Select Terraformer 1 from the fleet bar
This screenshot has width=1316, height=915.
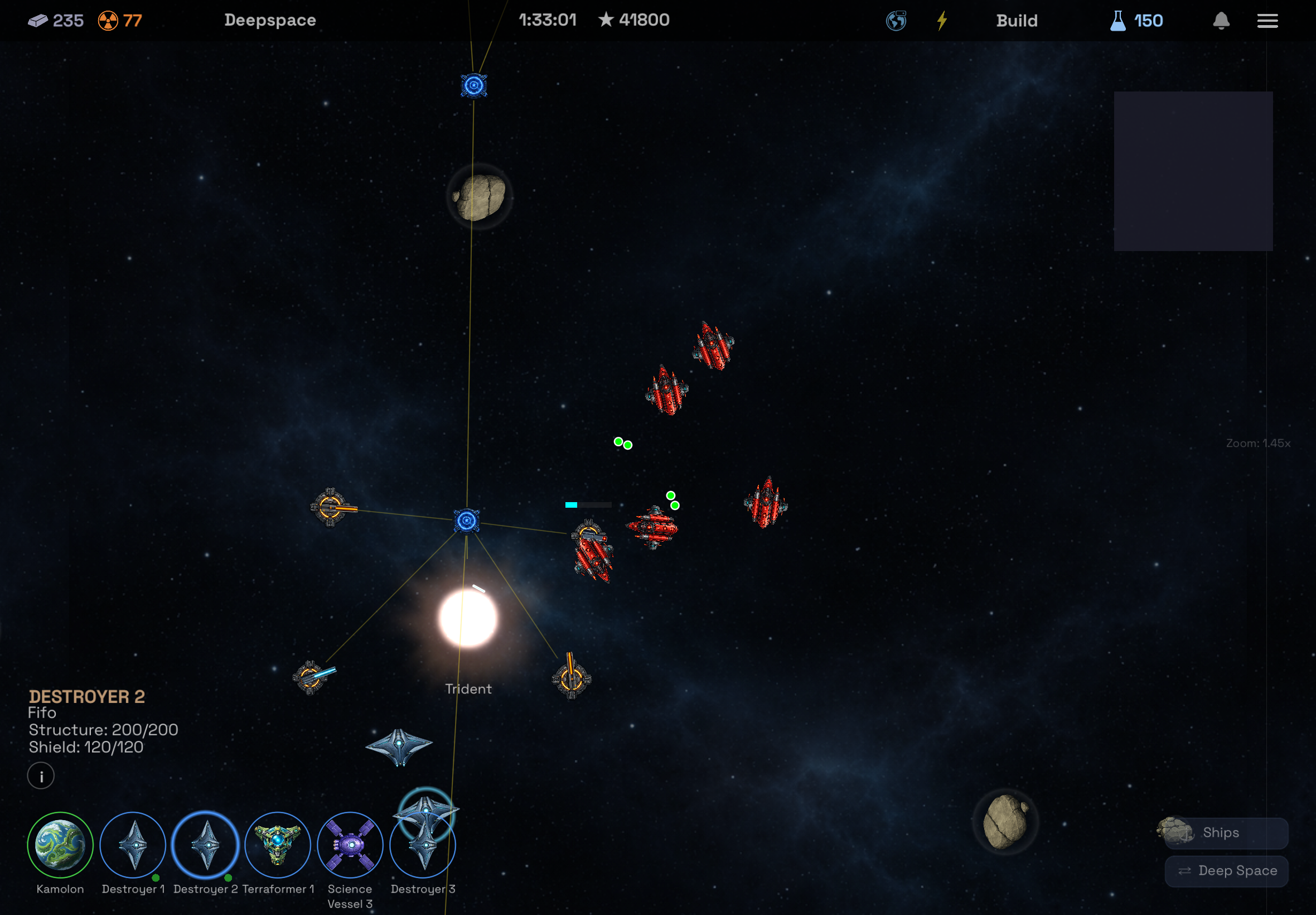point(278,844)
